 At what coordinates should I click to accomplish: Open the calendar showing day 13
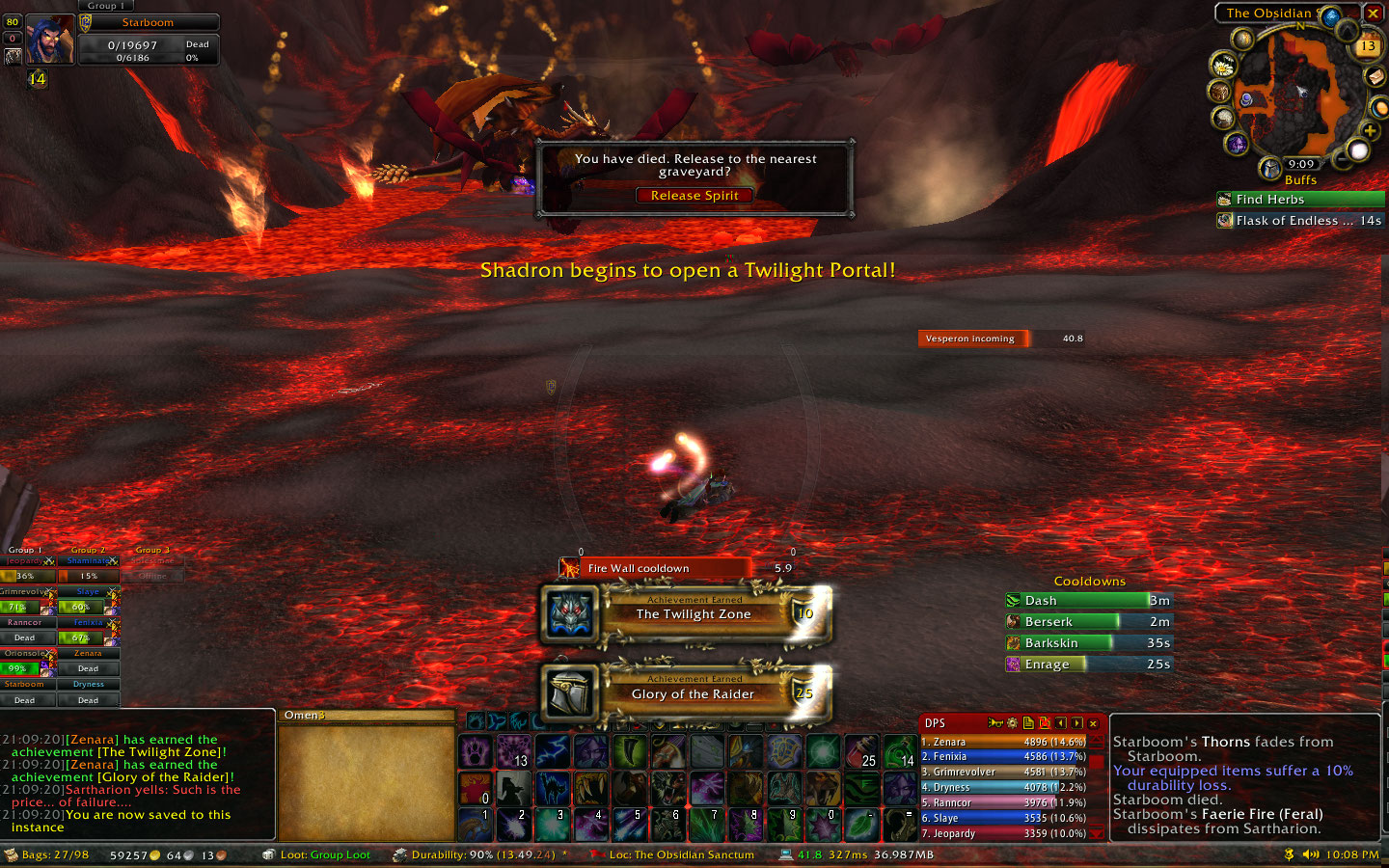click(1368, 45)
